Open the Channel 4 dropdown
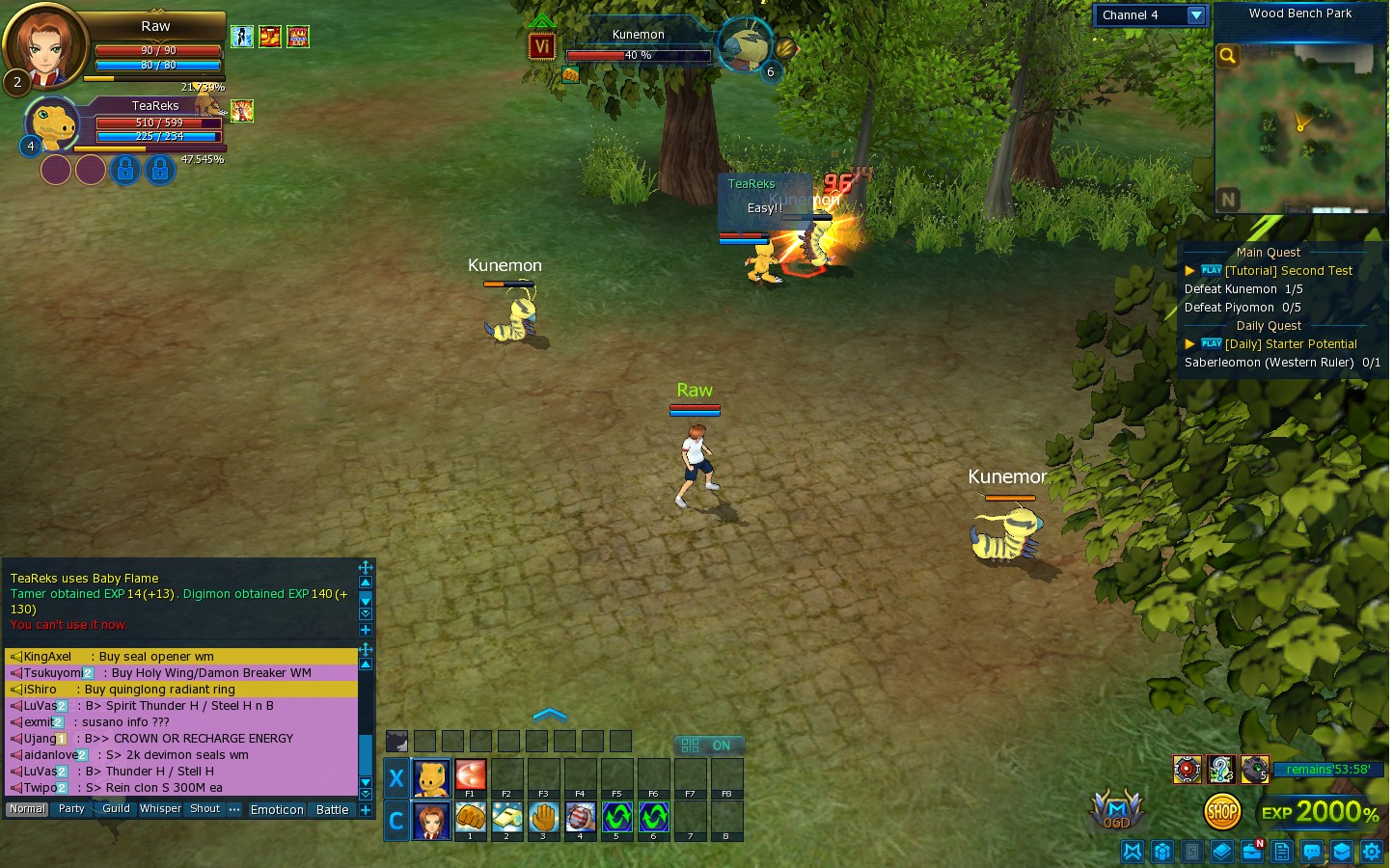Viewport: 1393px width, 868px height. coord(1195,15)
